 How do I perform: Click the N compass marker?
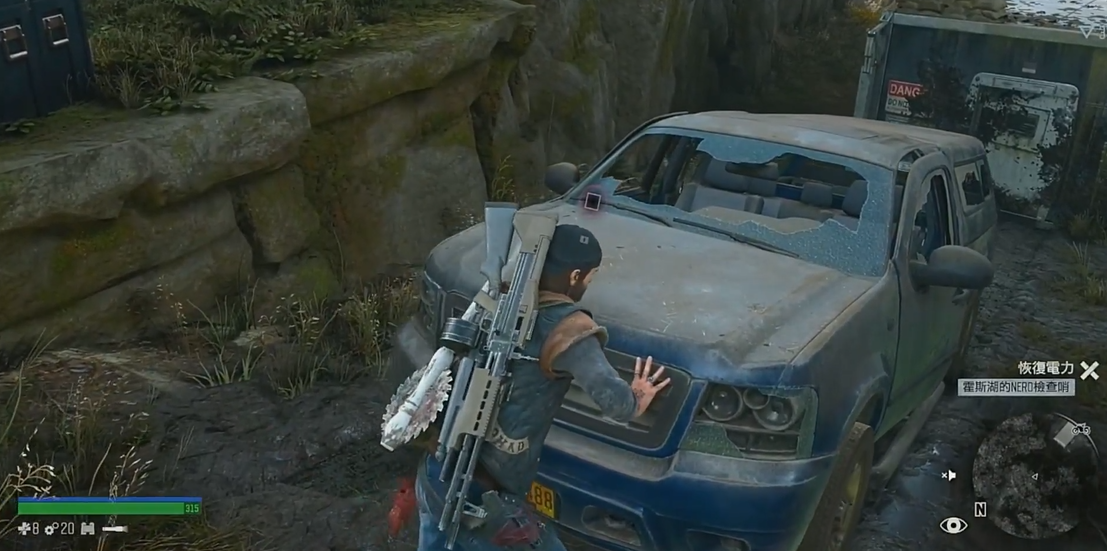(980, 510)
